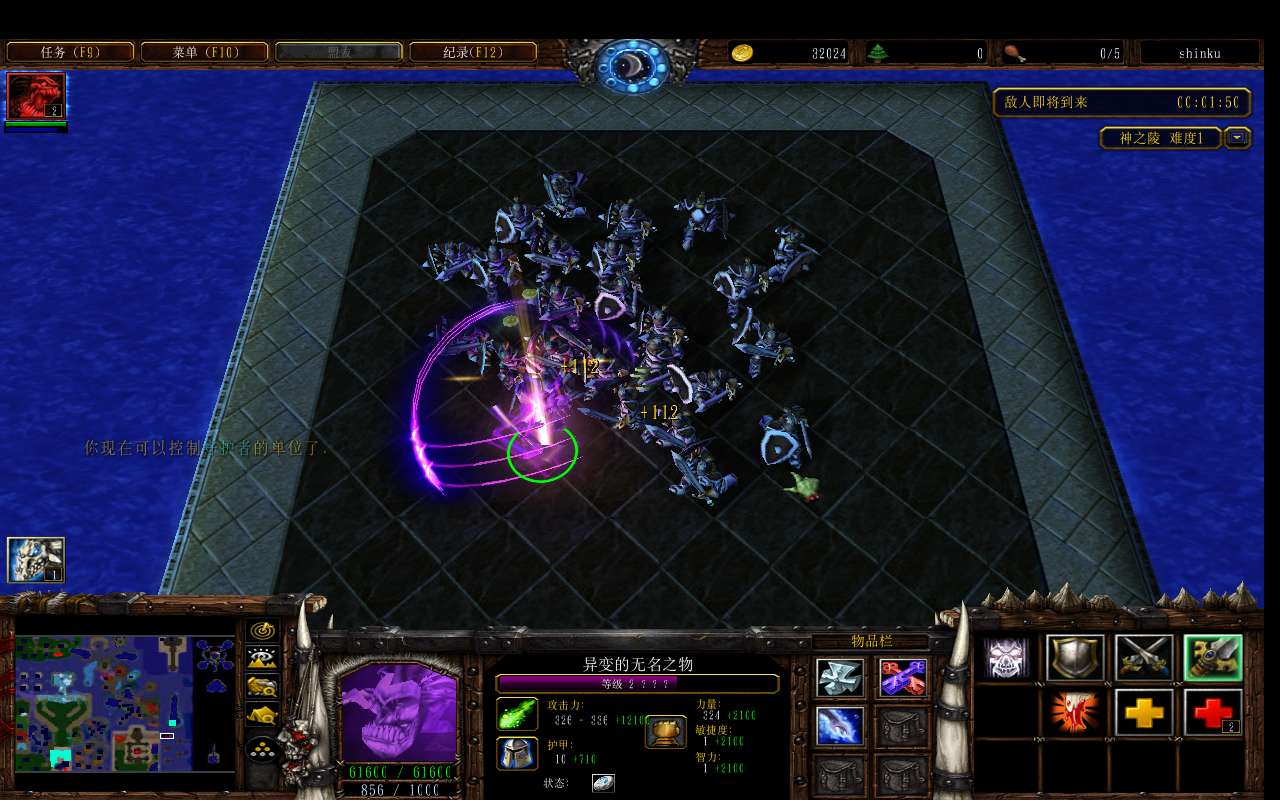Use the blue claw inventory item

click(840, 726)
